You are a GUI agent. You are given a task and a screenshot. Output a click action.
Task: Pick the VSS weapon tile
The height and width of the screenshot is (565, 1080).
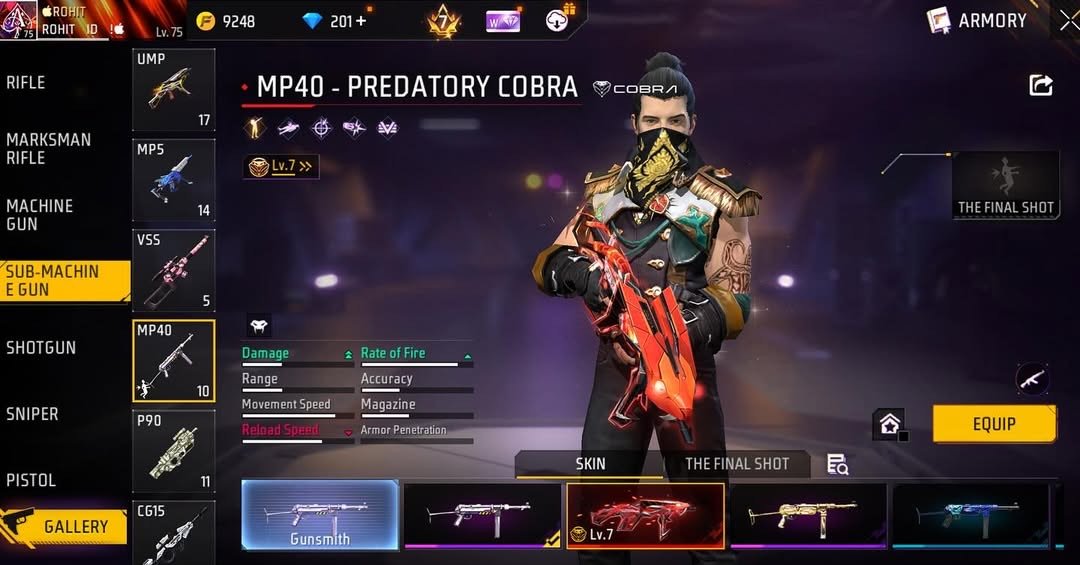[173, 270]
